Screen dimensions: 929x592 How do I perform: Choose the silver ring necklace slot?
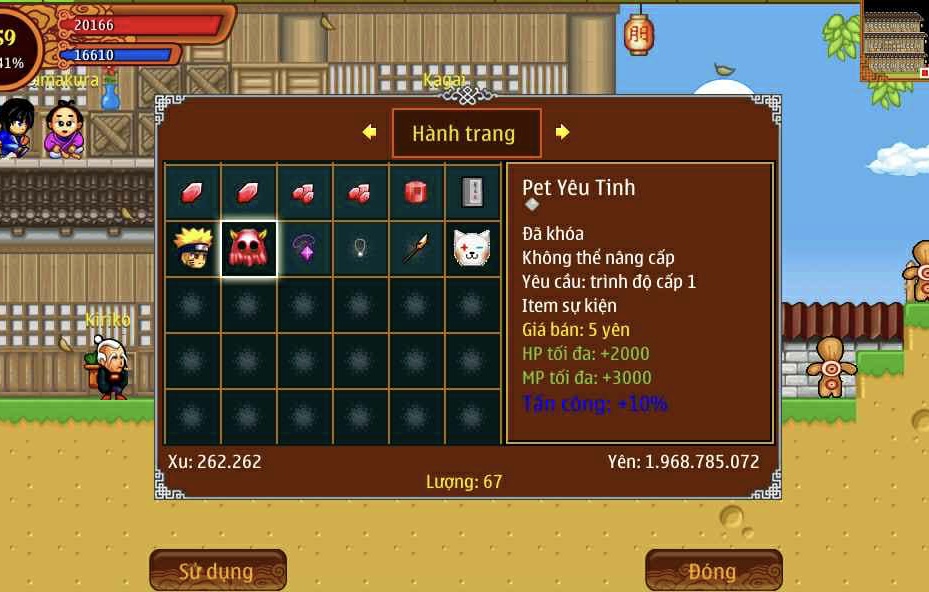pos(360,249)
